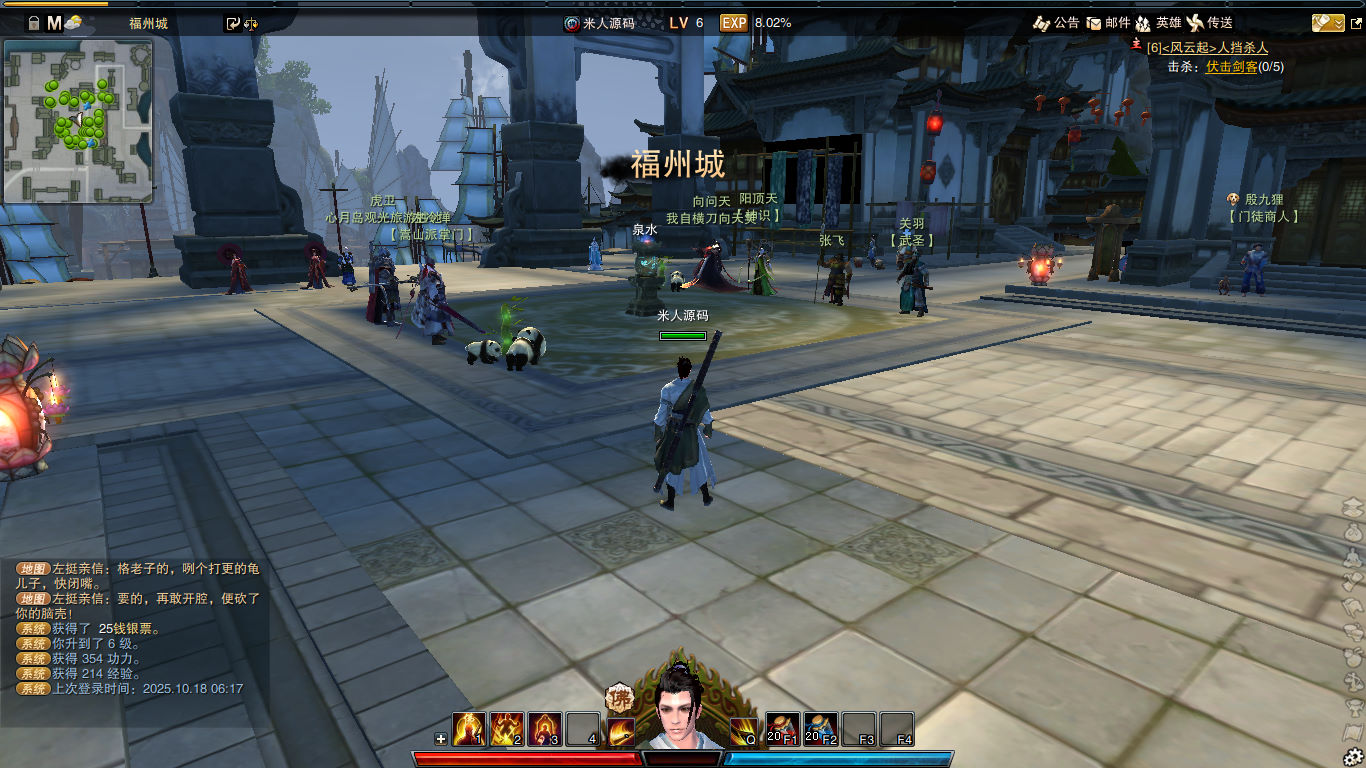
Task: Click the plus button left of the hotbar
Action: (441, 739)
